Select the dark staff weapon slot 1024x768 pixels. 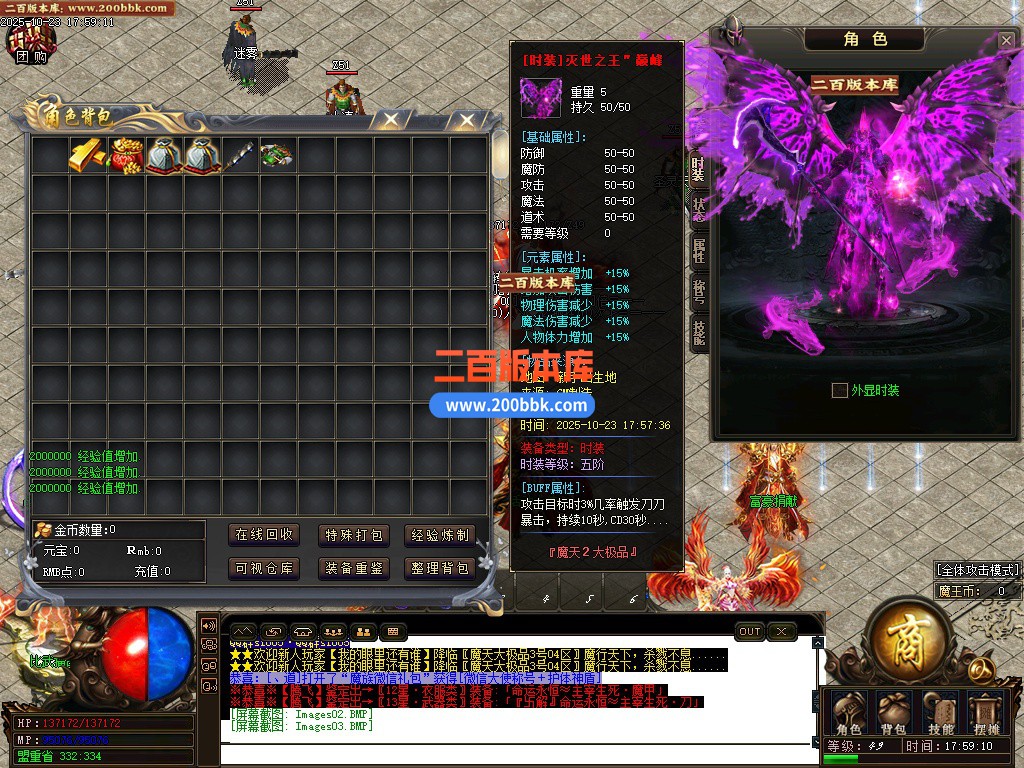[x=240, y=155]
